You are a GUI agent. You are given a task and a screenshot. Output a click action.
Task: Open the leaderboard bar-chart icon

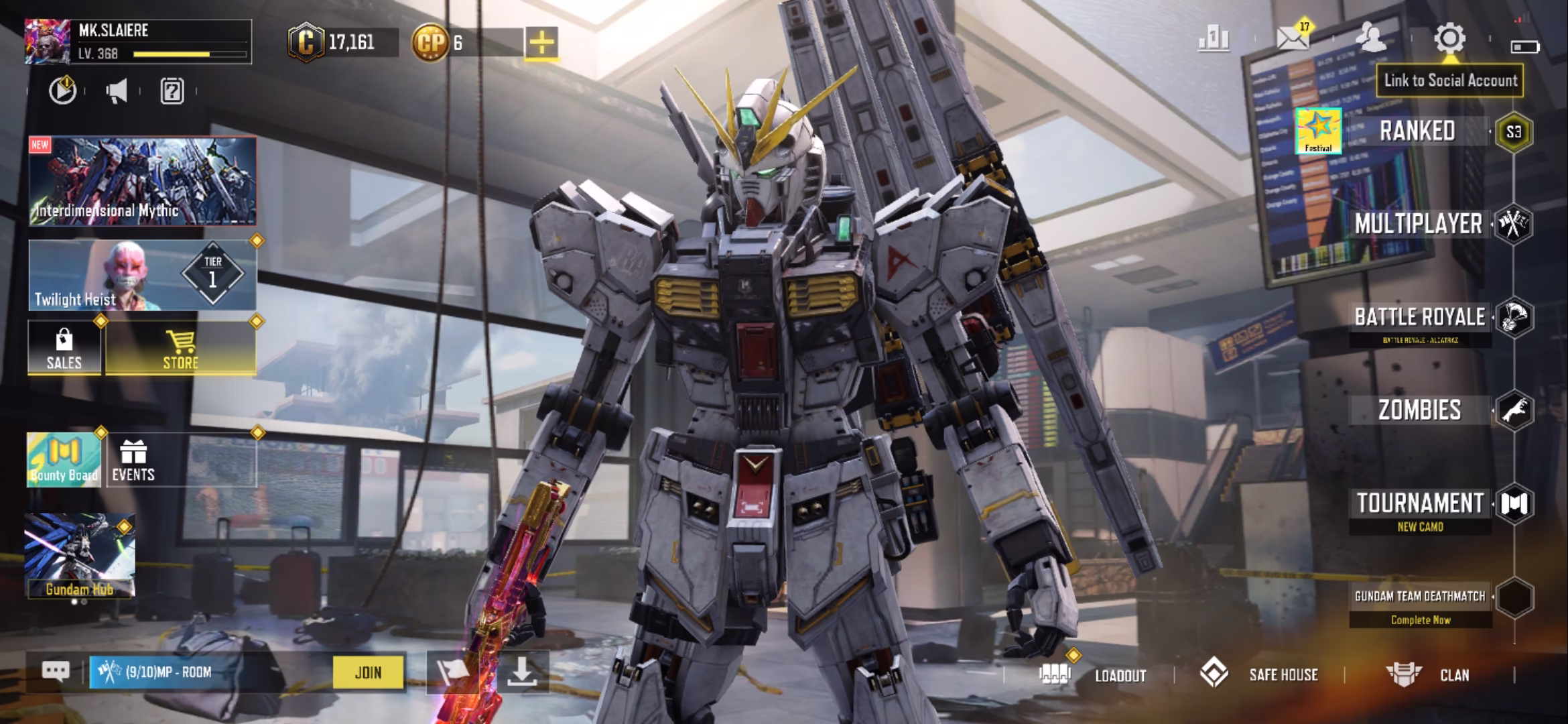[1214, 39]
